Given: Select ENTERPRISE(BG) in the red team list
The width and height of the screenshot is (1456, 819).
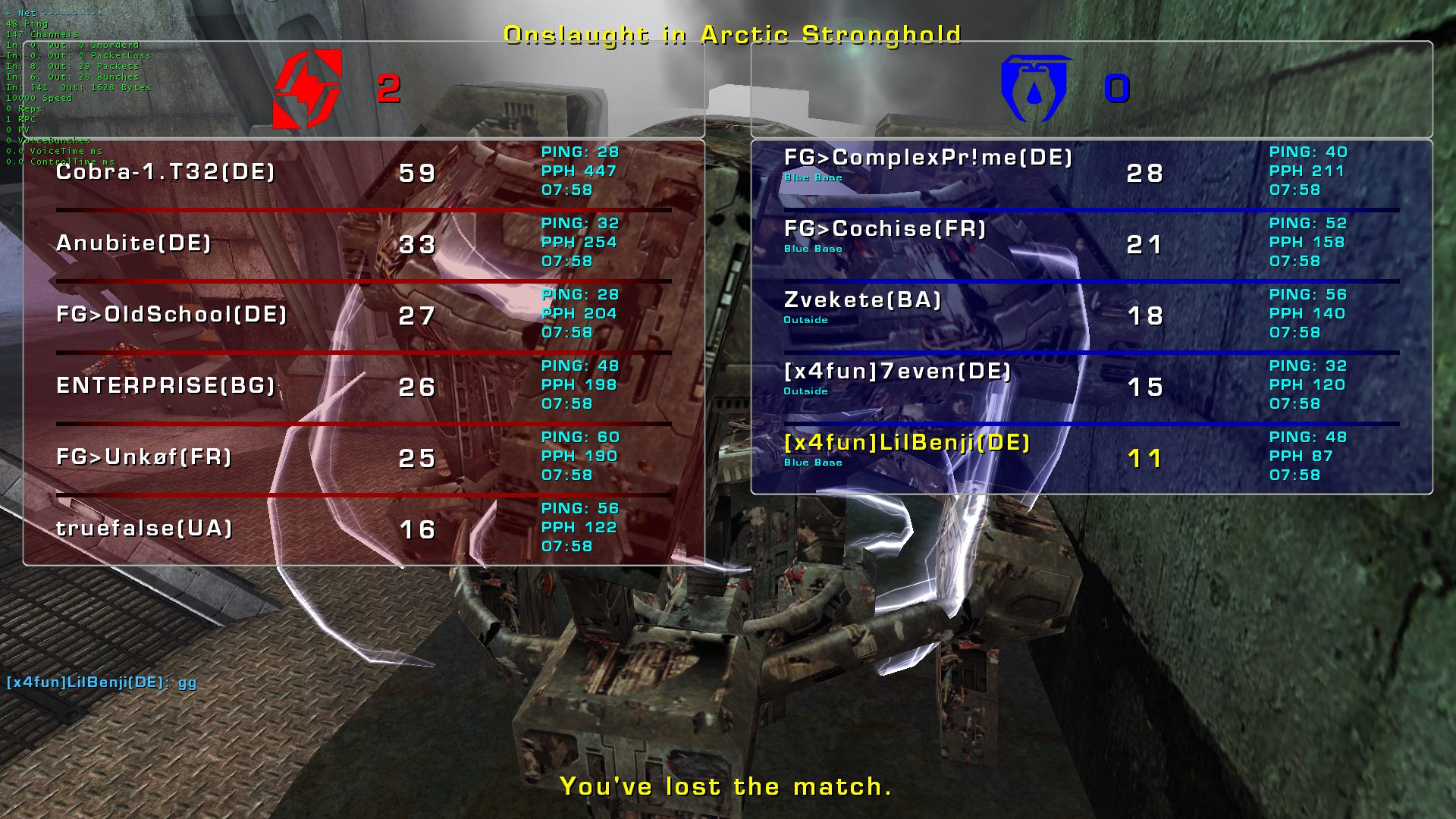Looking at the screenshot, I should [165, 386].
